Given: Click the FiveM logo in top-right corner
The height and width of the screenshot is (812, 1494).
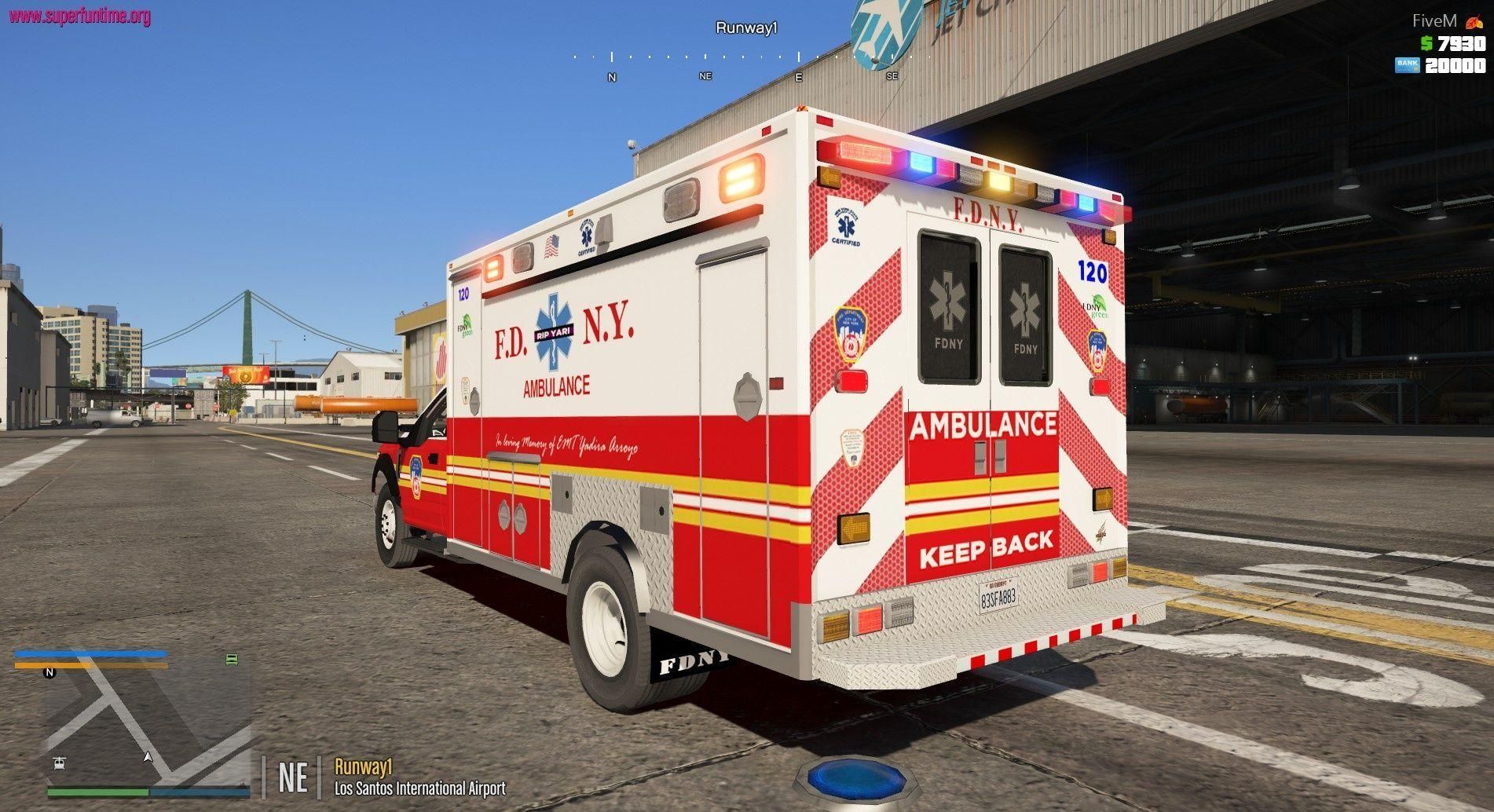Looking at the screenshot, I should (1435, 21).
